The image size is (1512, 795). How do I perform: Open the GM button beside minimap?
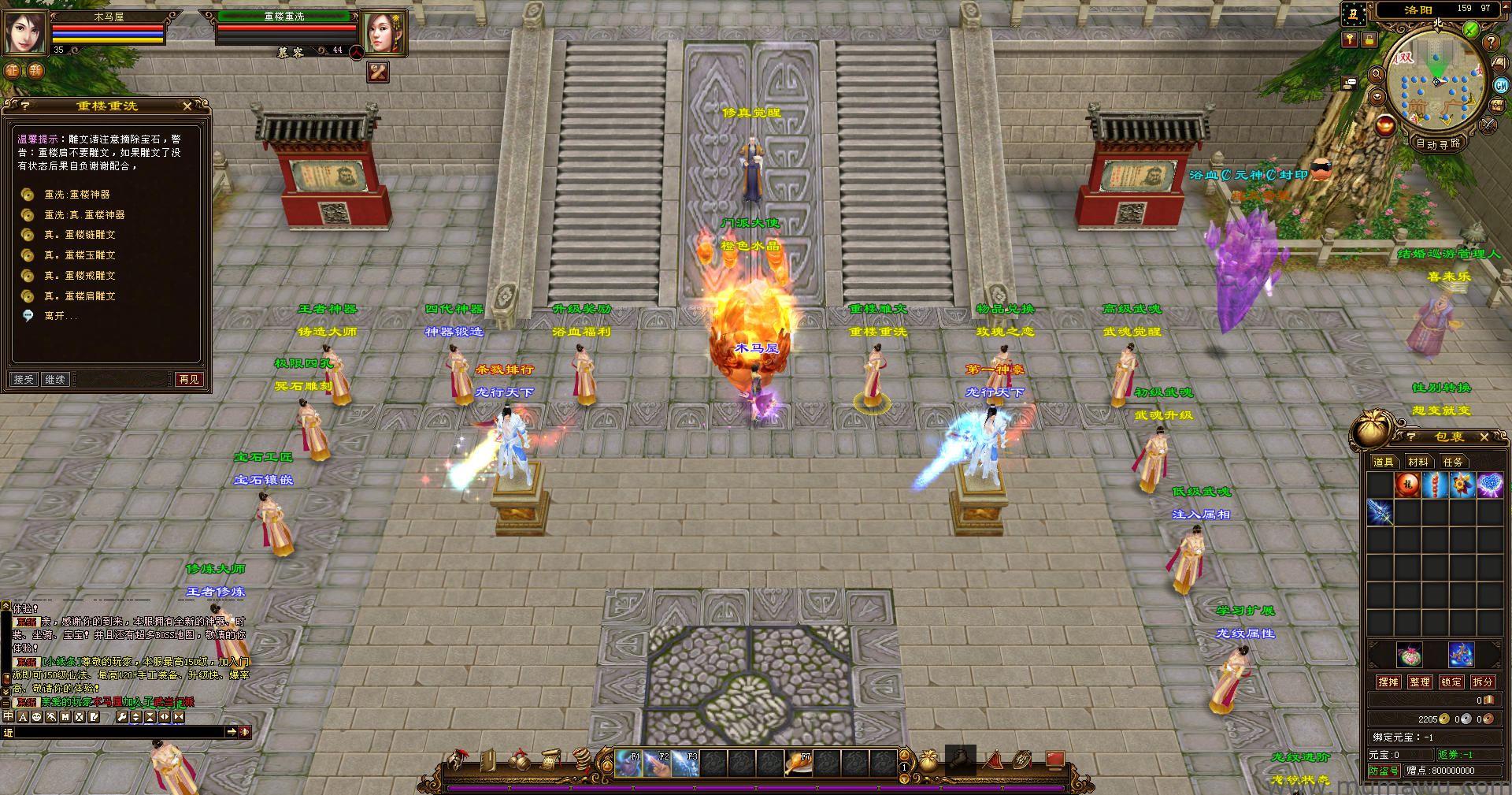pos(1501,85)
